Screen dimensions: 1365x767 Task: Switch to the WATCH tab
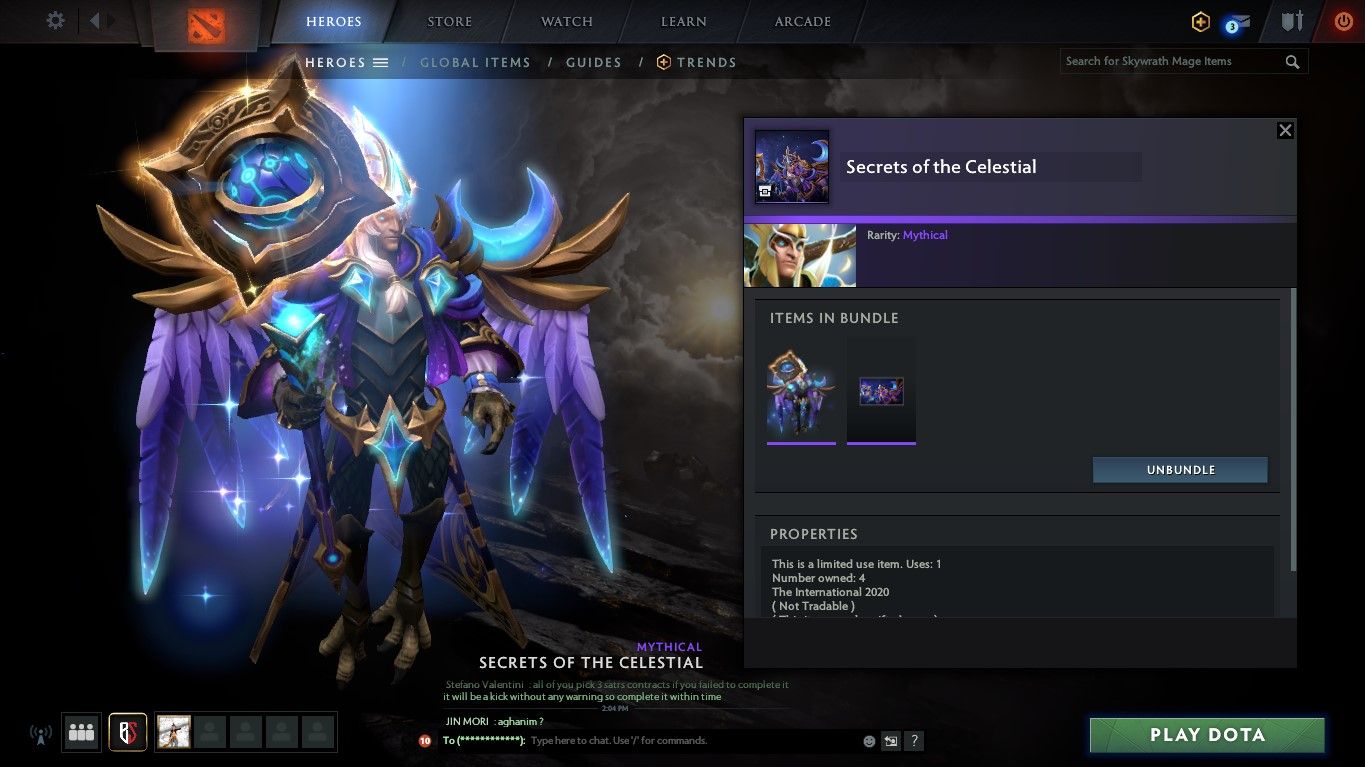coord(566,21)
